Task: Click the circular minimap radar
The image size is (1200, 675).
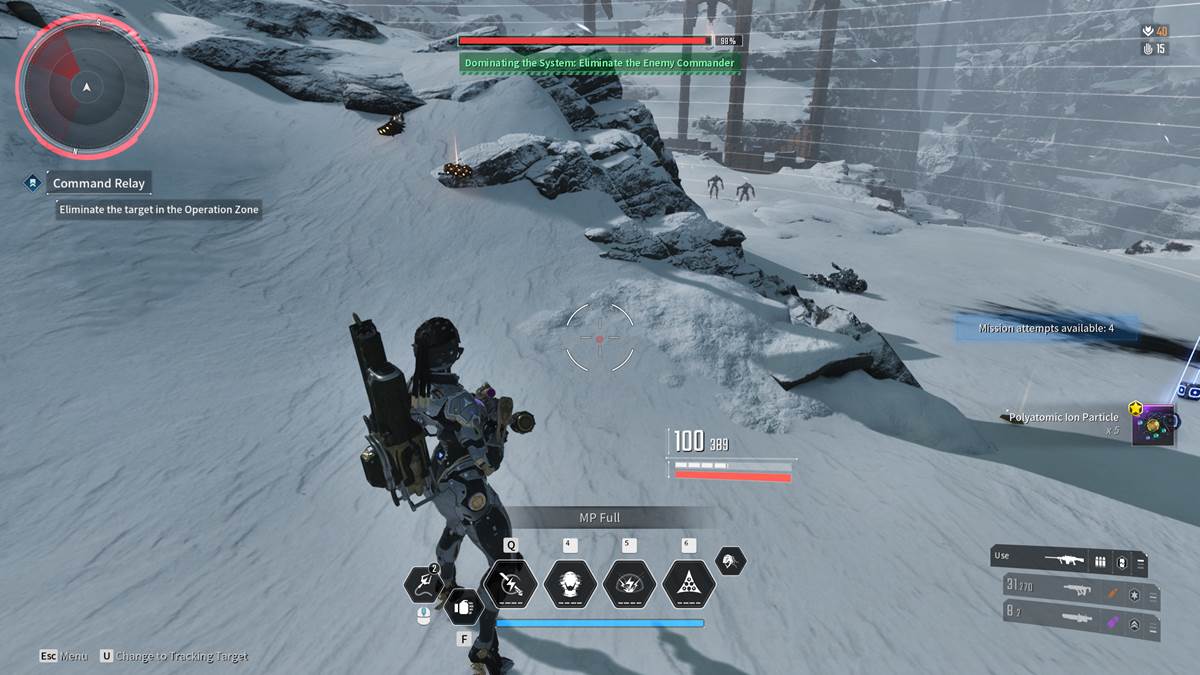Action: point(86,88)
